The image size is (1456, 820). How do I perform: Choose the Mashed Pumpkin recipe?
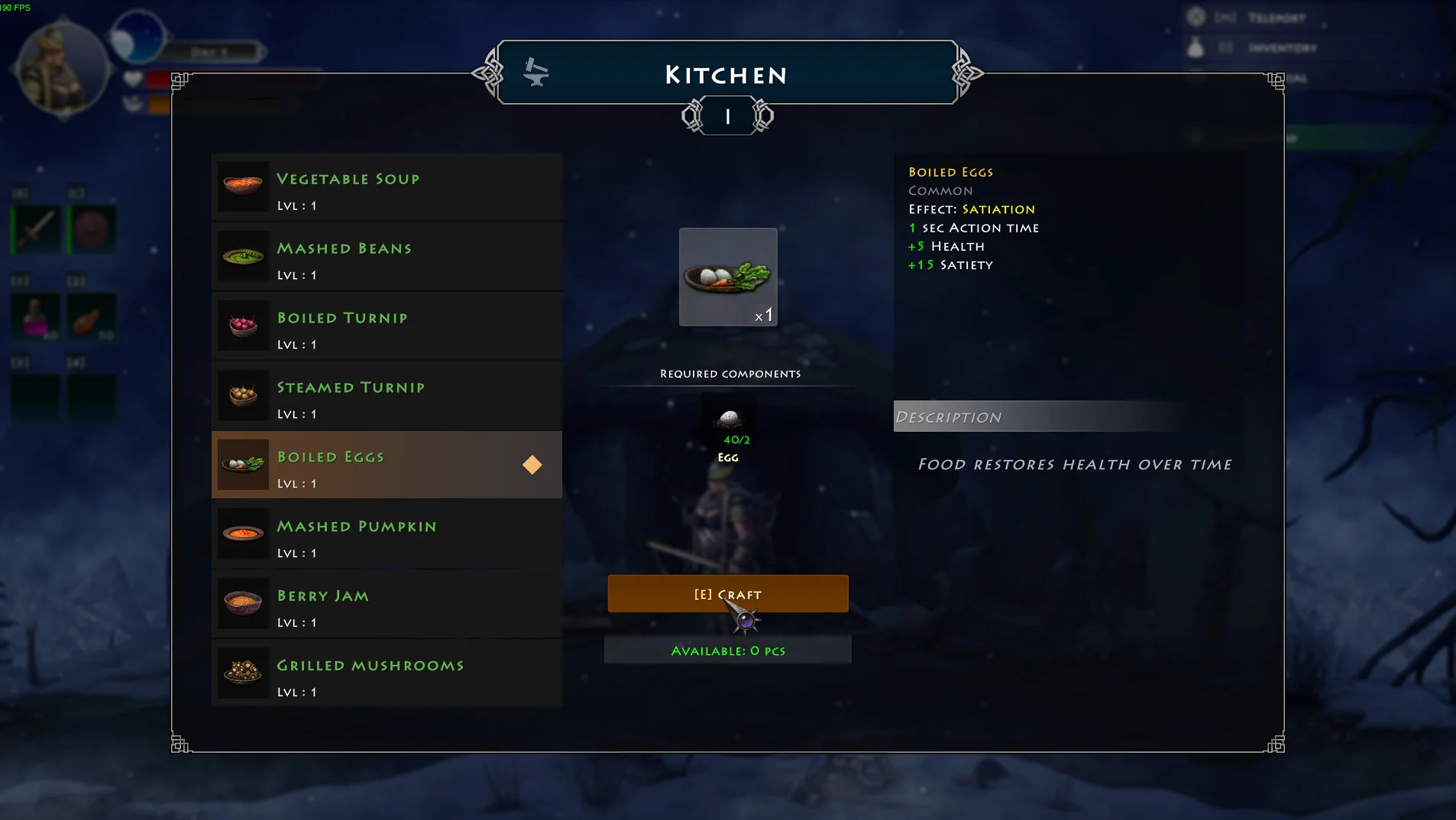pyautogui.click(x=387, y=535)
